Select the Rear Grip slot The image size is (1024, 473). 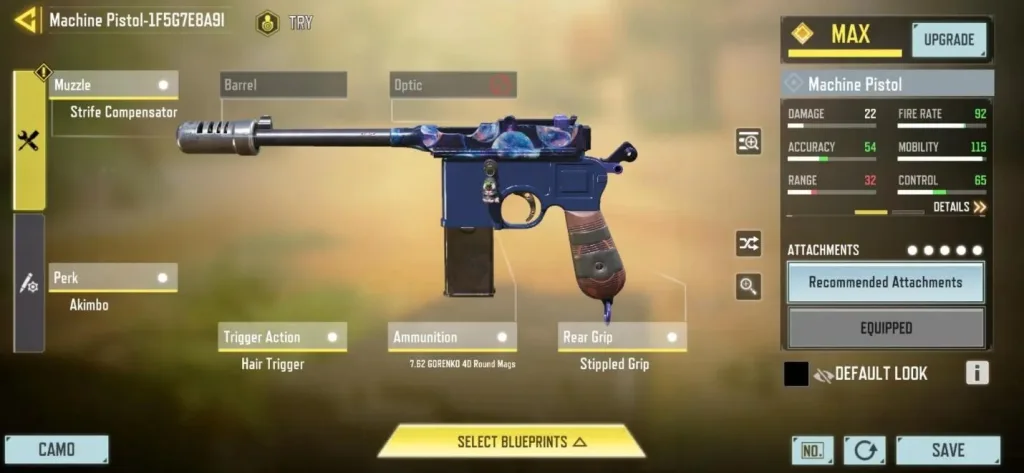tap(622, 337)
